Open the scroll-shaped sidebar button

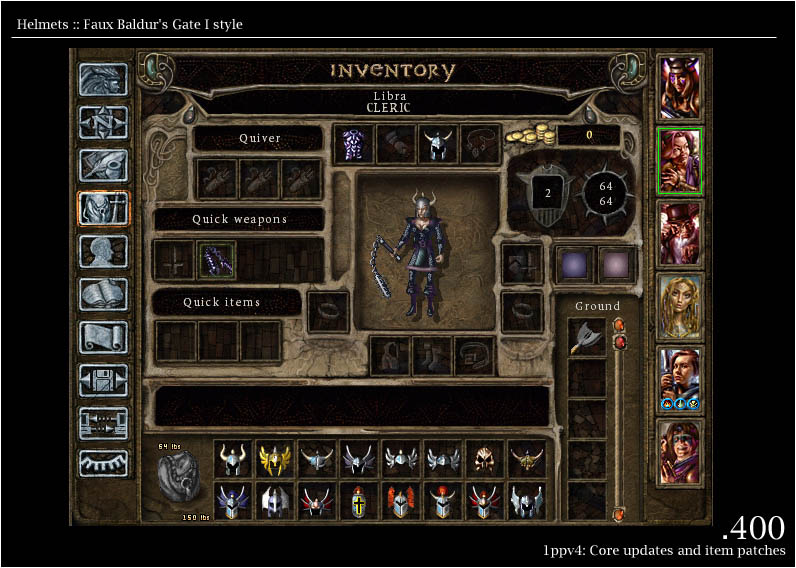103,337
